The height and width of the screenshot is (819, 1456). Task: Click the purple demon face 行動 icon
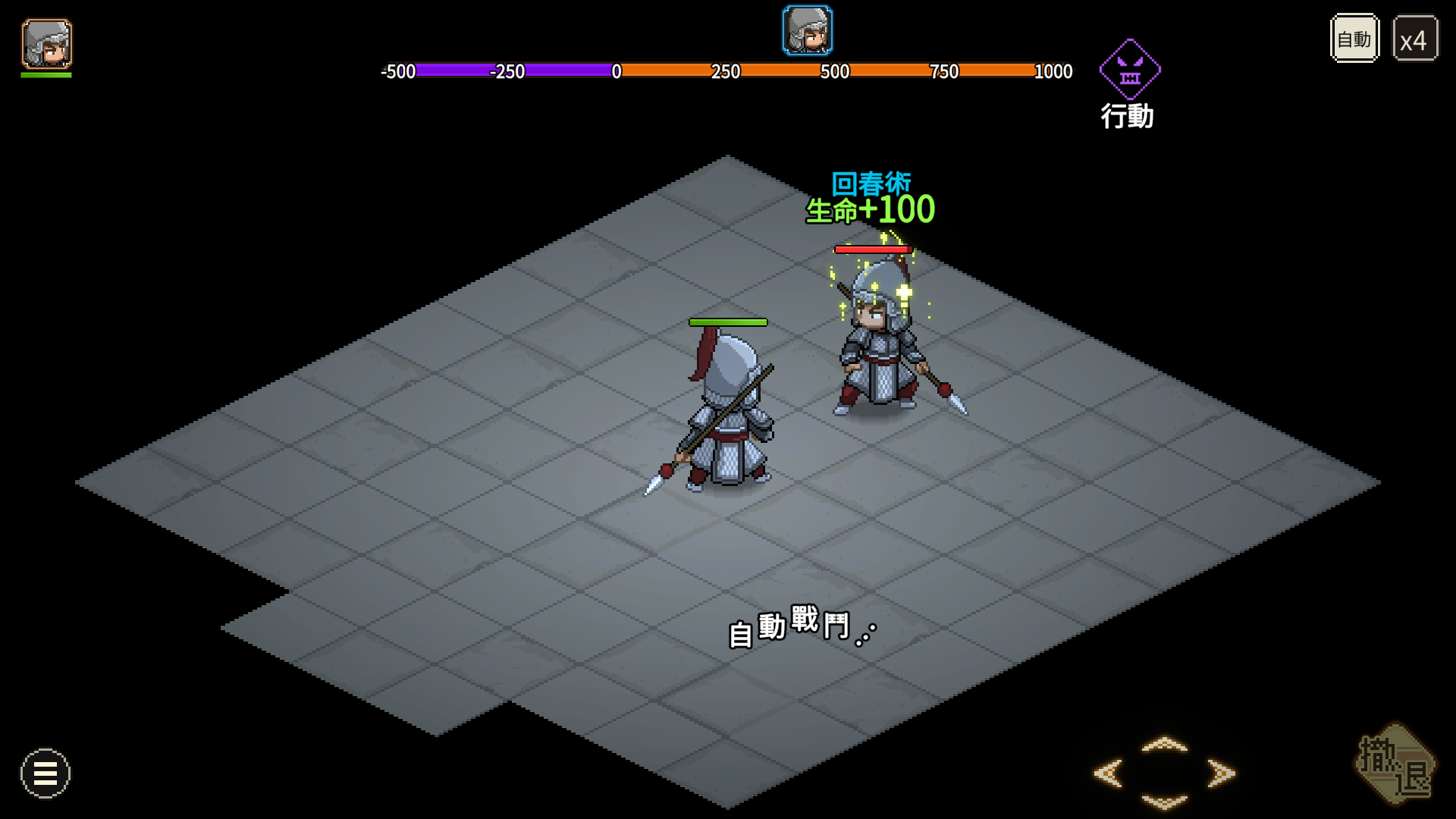1130,70
